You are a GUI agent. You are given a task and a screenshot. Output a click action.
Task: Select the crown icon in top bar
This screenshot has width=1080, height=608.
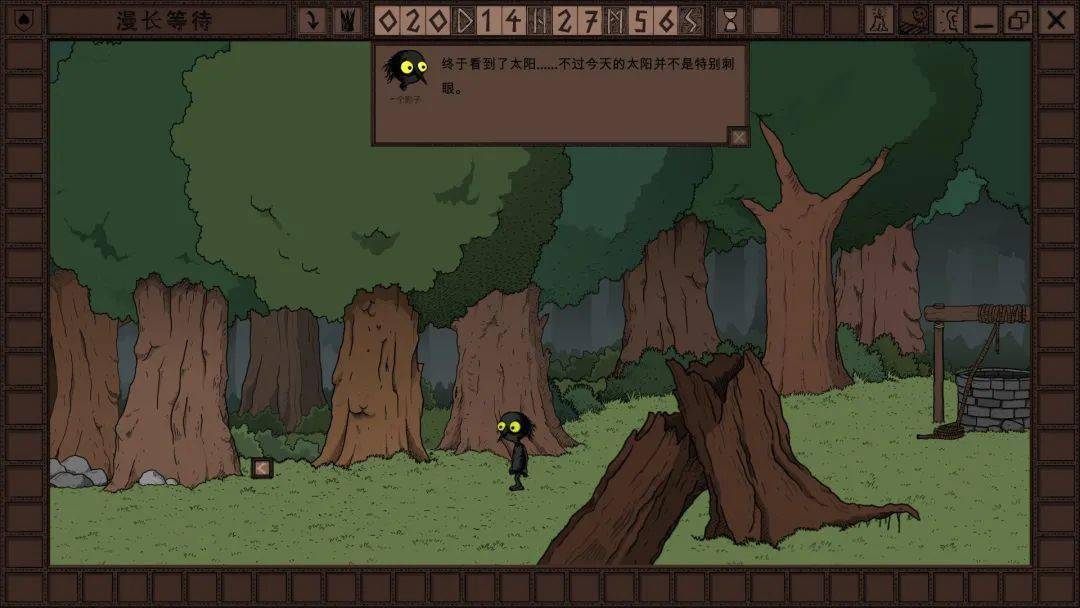[x=348, y=20]
